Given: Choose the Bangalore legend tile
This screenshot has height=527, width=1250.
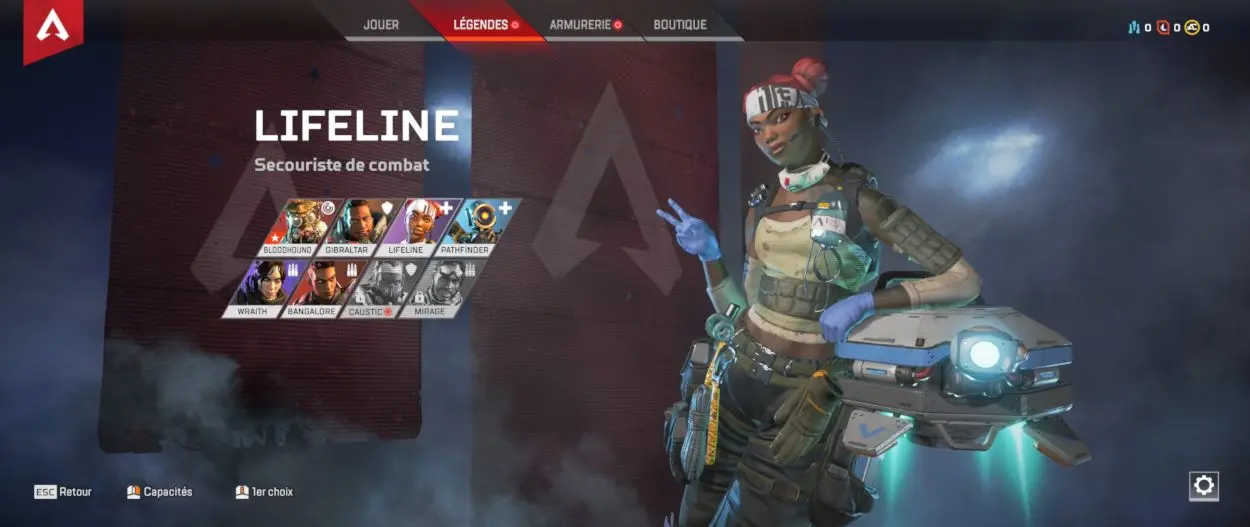Looking at the screenshot, I should pos(324,288).
